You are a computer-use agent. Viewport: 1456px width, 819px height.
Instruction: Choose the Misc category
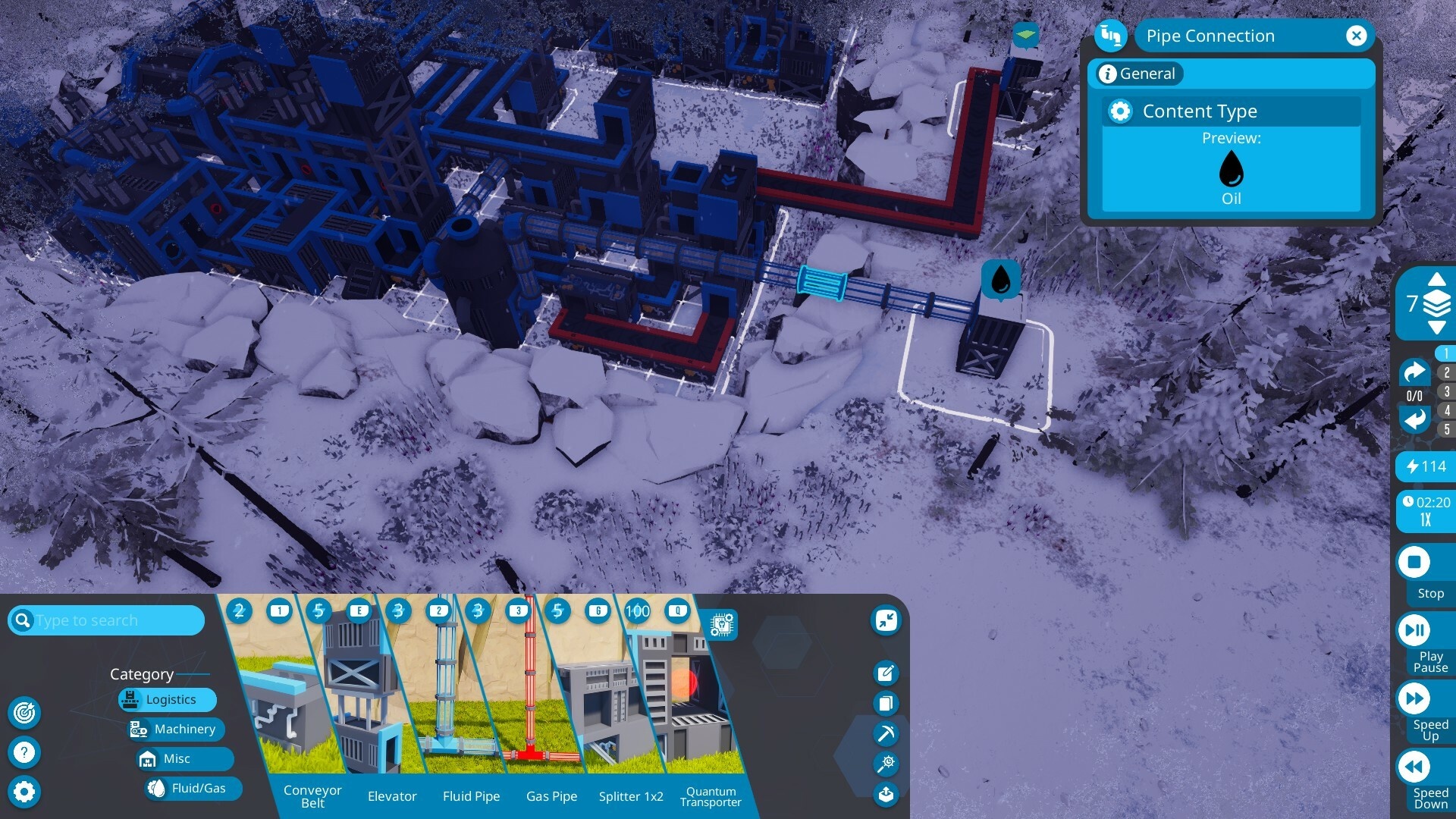click(x=176, y=758)
